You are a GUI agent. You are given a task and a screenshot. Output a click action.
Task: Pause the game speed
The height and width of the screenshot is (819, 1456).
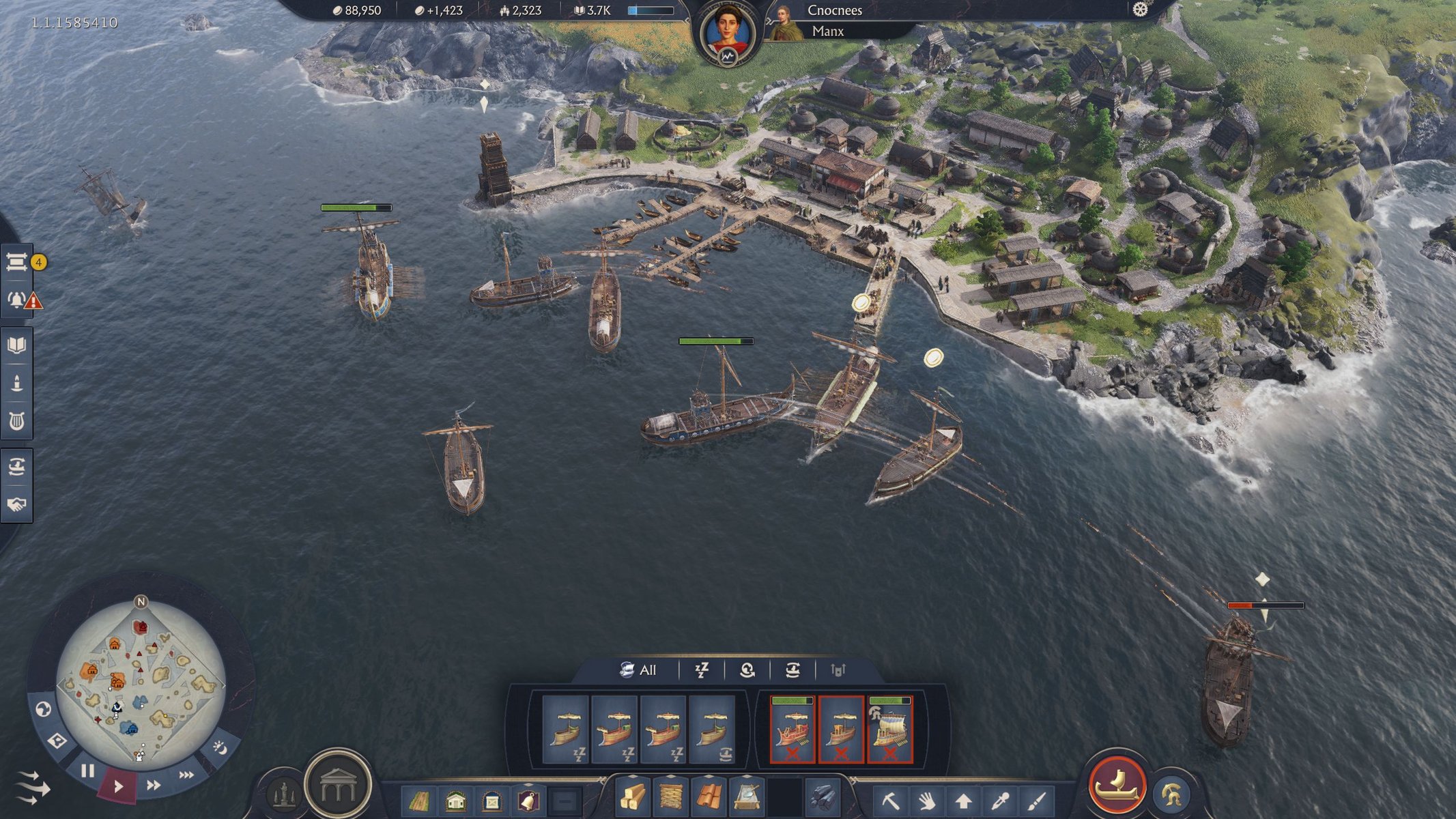(x=88, y=771)
